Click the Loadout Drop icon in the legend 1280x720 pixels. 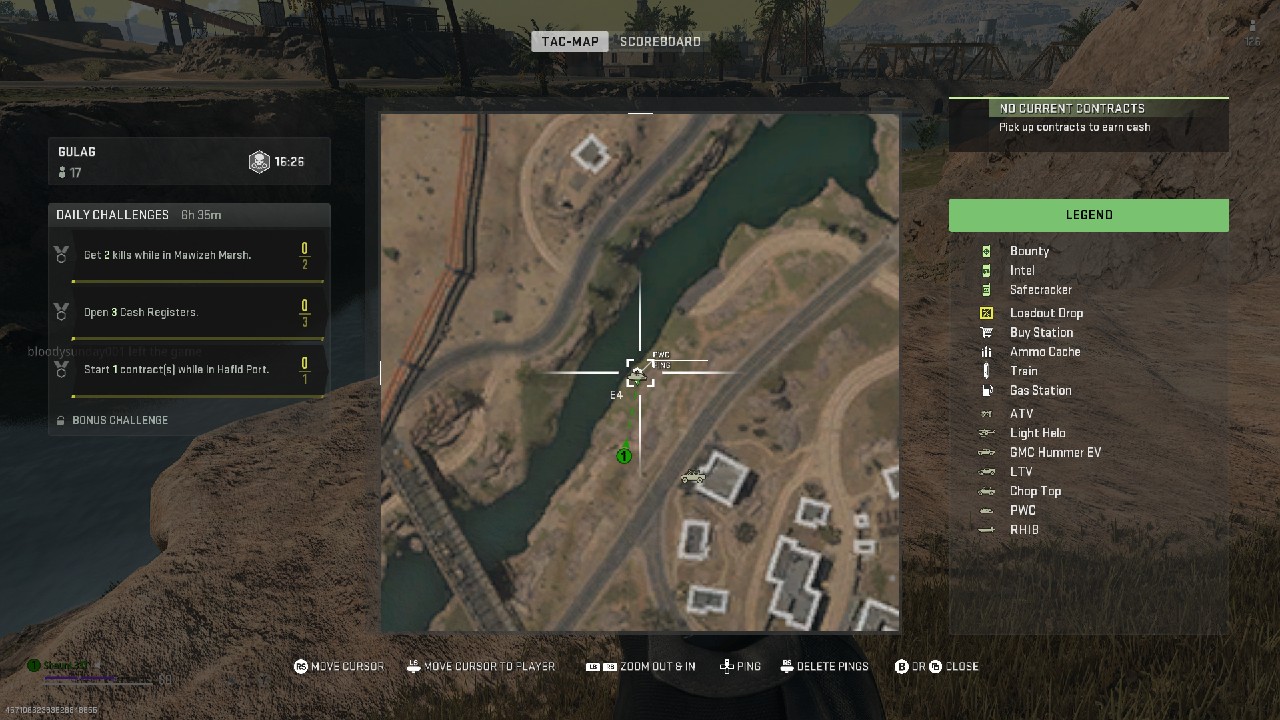988,312
